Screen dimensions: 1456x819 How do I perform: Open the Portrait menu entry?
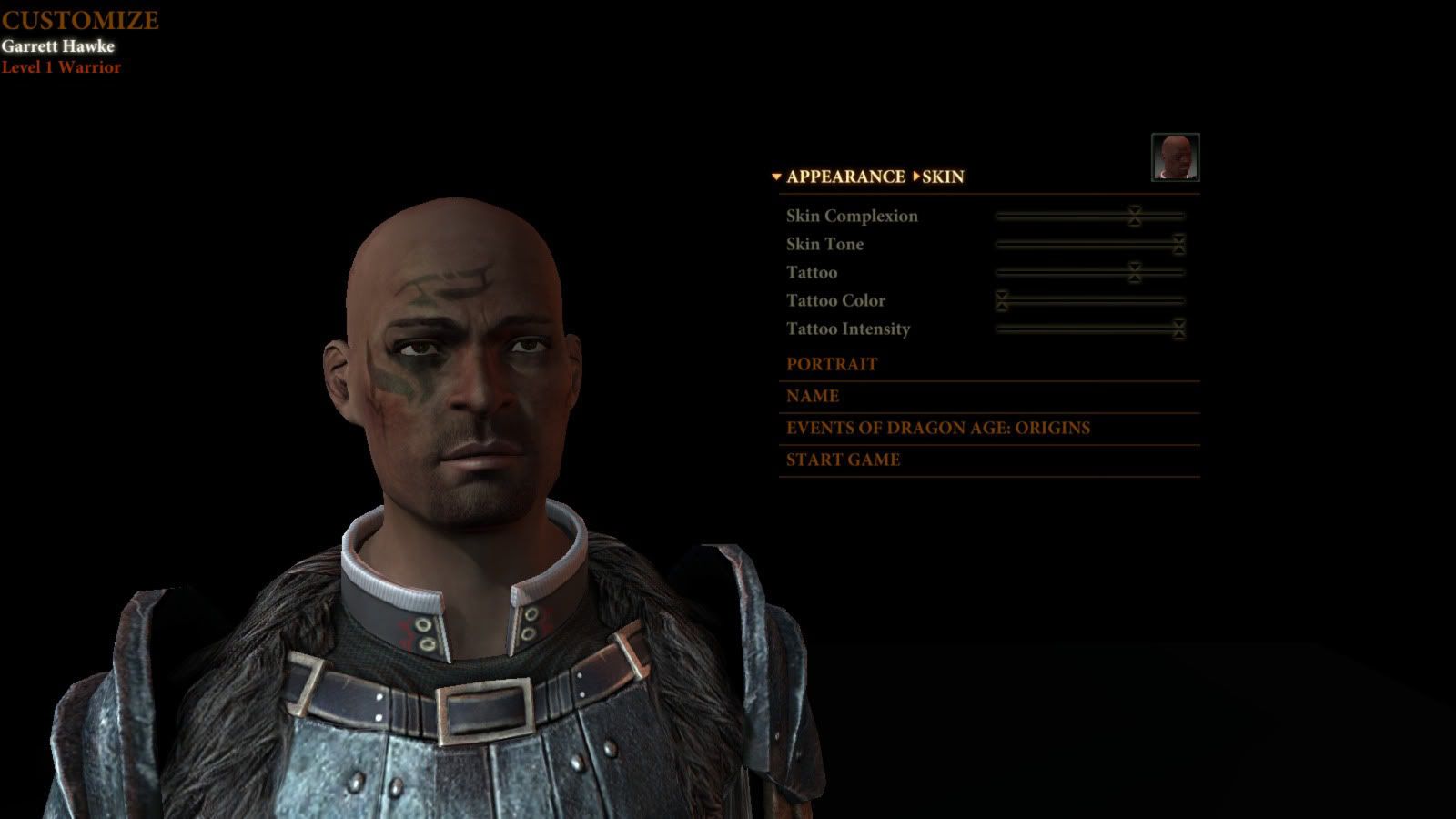tap(832, 364)
